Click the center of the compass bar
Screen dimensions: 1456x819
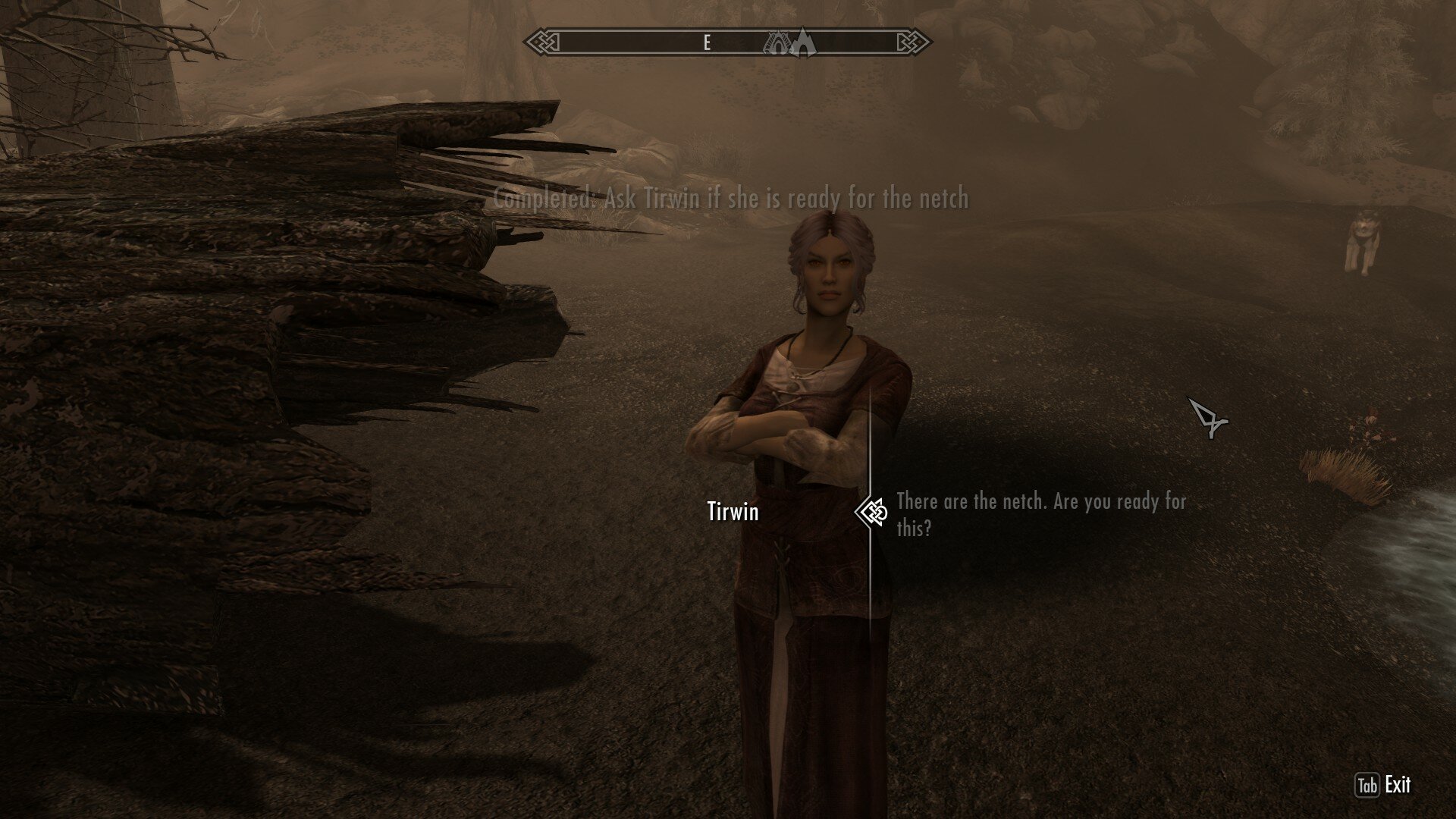click(728, 43)
